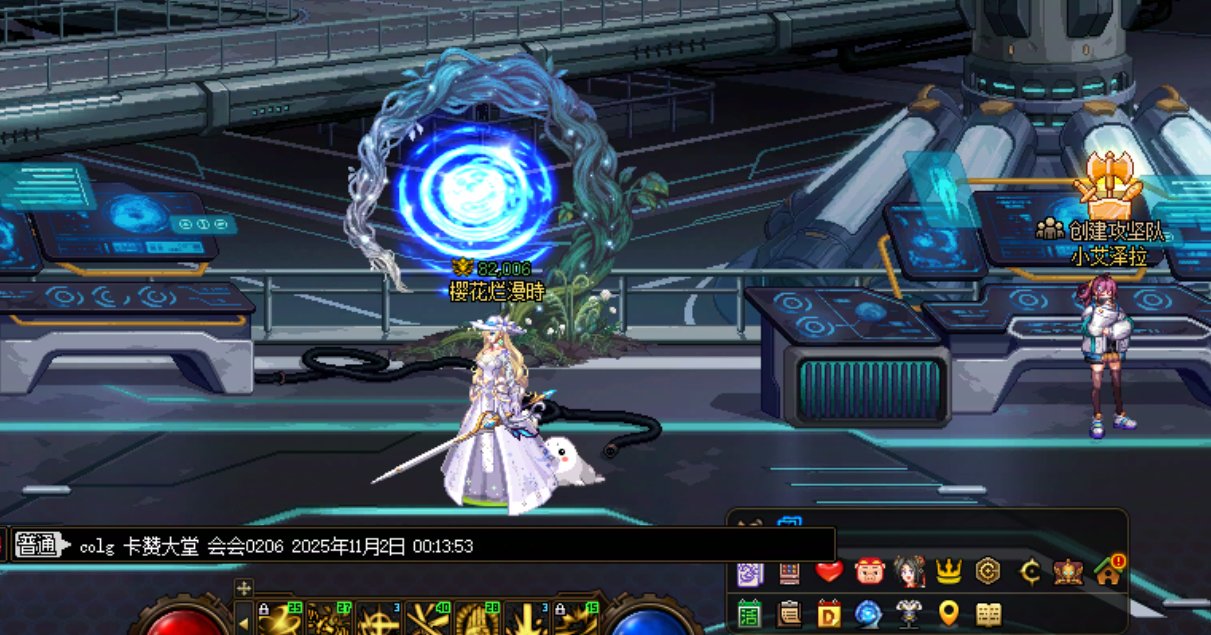Open the black-haired girl portrait icon
Viewport: 1211px width, 635px height.
909,572
